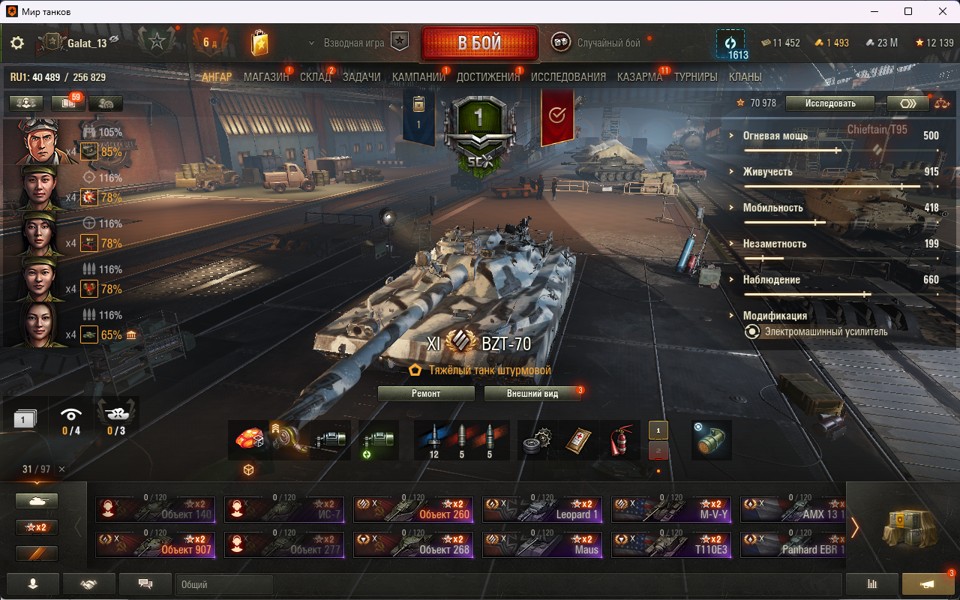Start the battle with В БОЙ
The width and height of the screenshot is (960, 600).
[479, 44]
